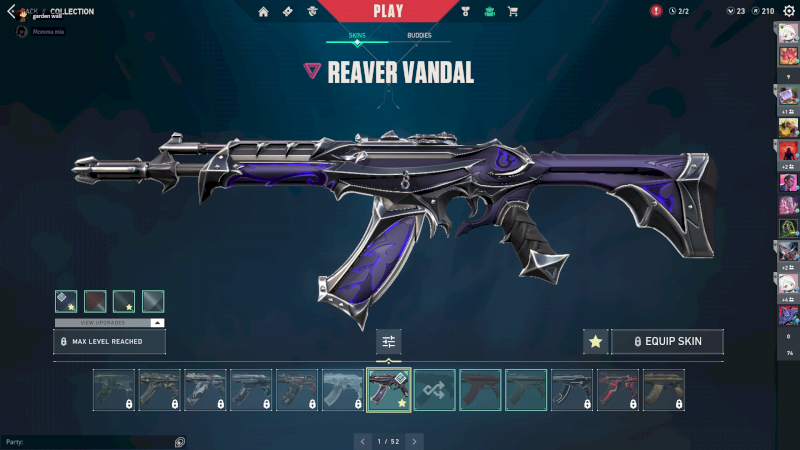
Task: Switch to the Buddies tab
Action: [x=420, y=36]
